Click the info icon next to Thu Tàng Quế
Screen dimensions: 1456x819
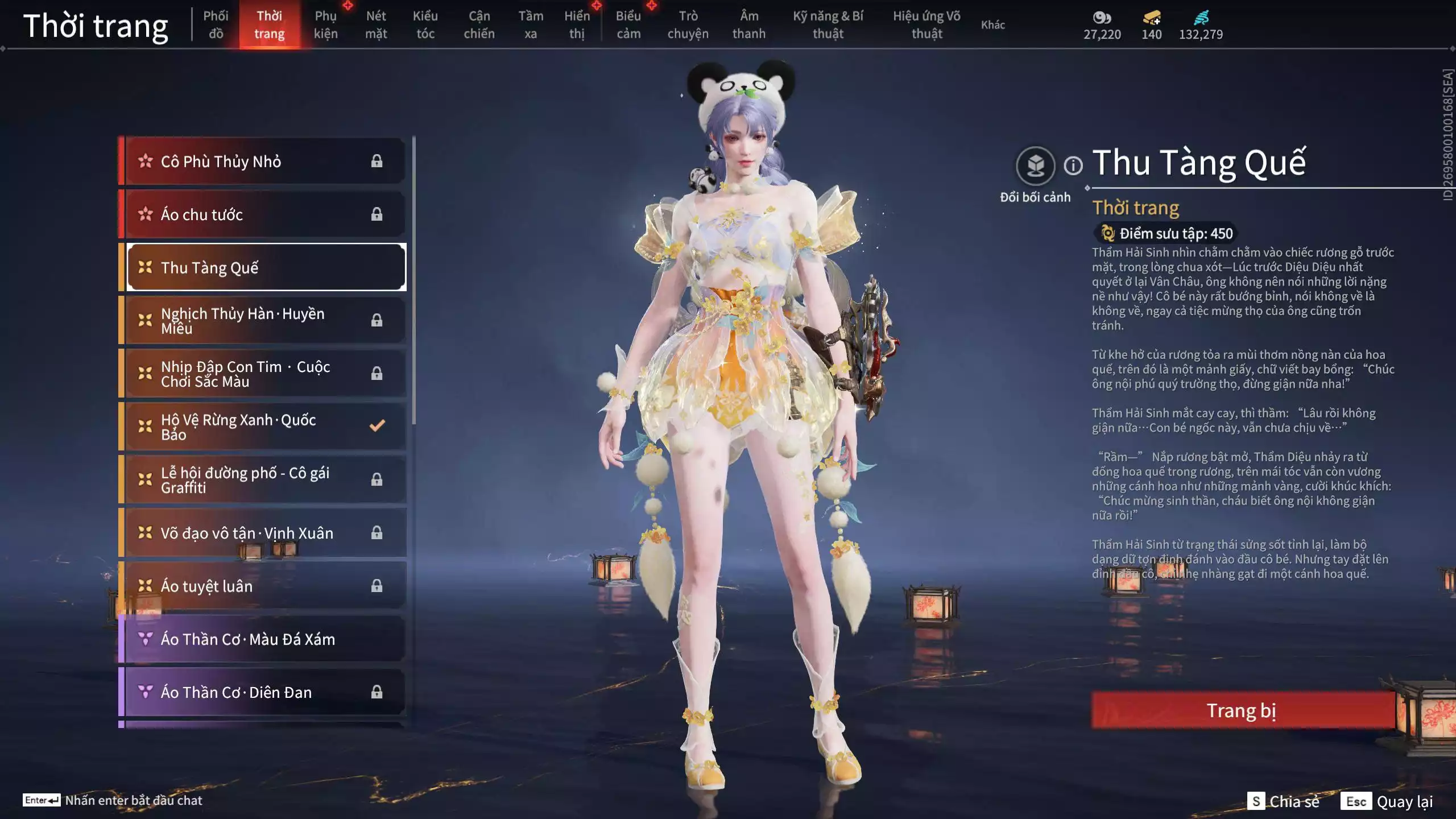point(1074,166)
